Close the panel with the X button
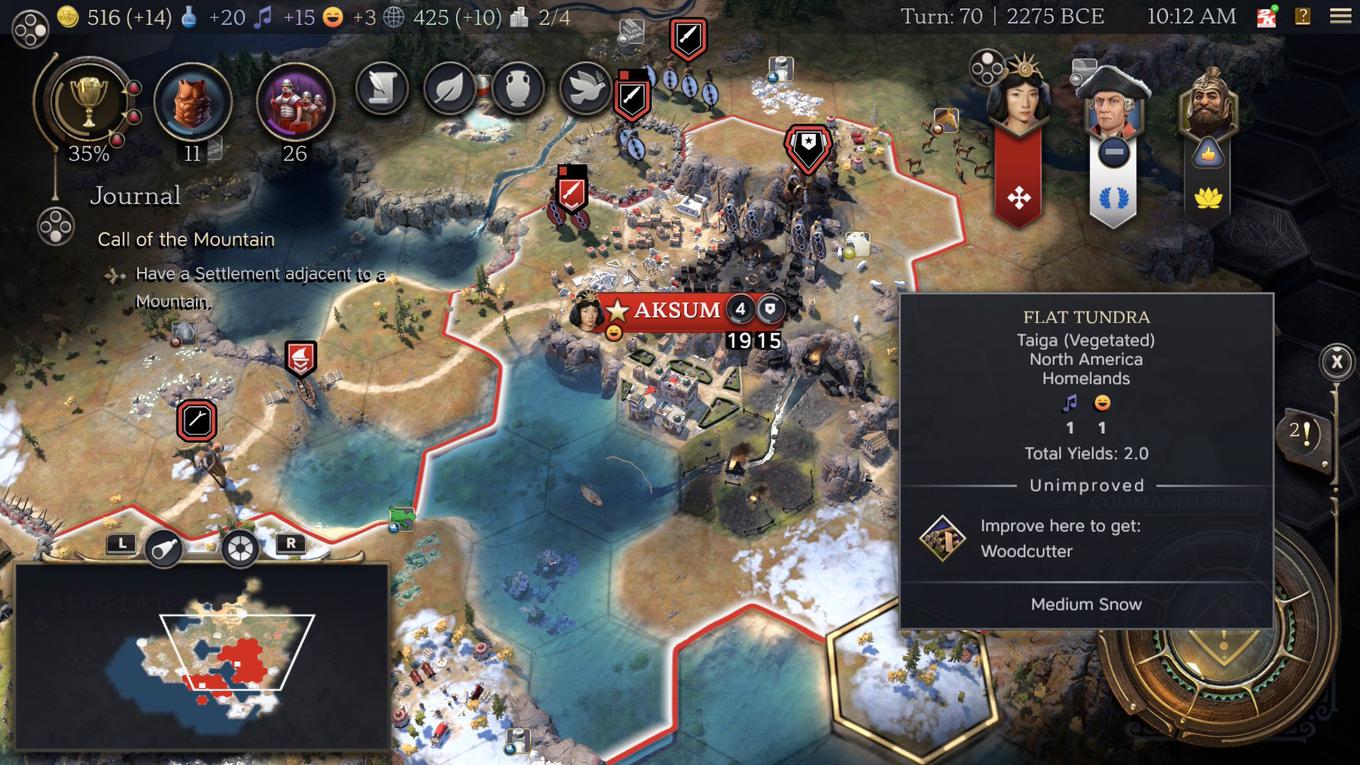 [1337, 361]
